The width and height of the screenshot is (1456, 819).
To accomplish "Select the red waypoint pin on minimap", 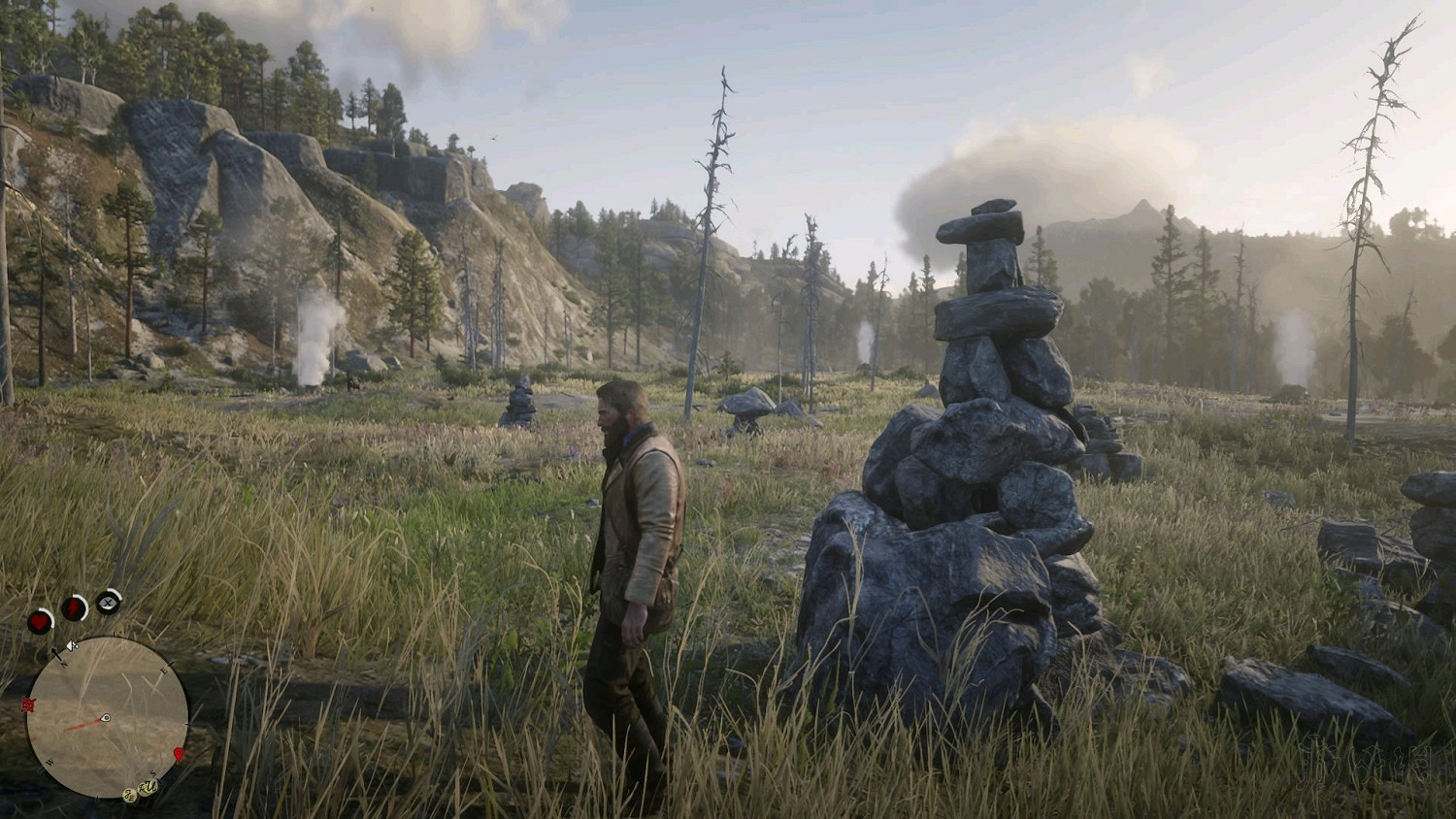I will [179, 754].
